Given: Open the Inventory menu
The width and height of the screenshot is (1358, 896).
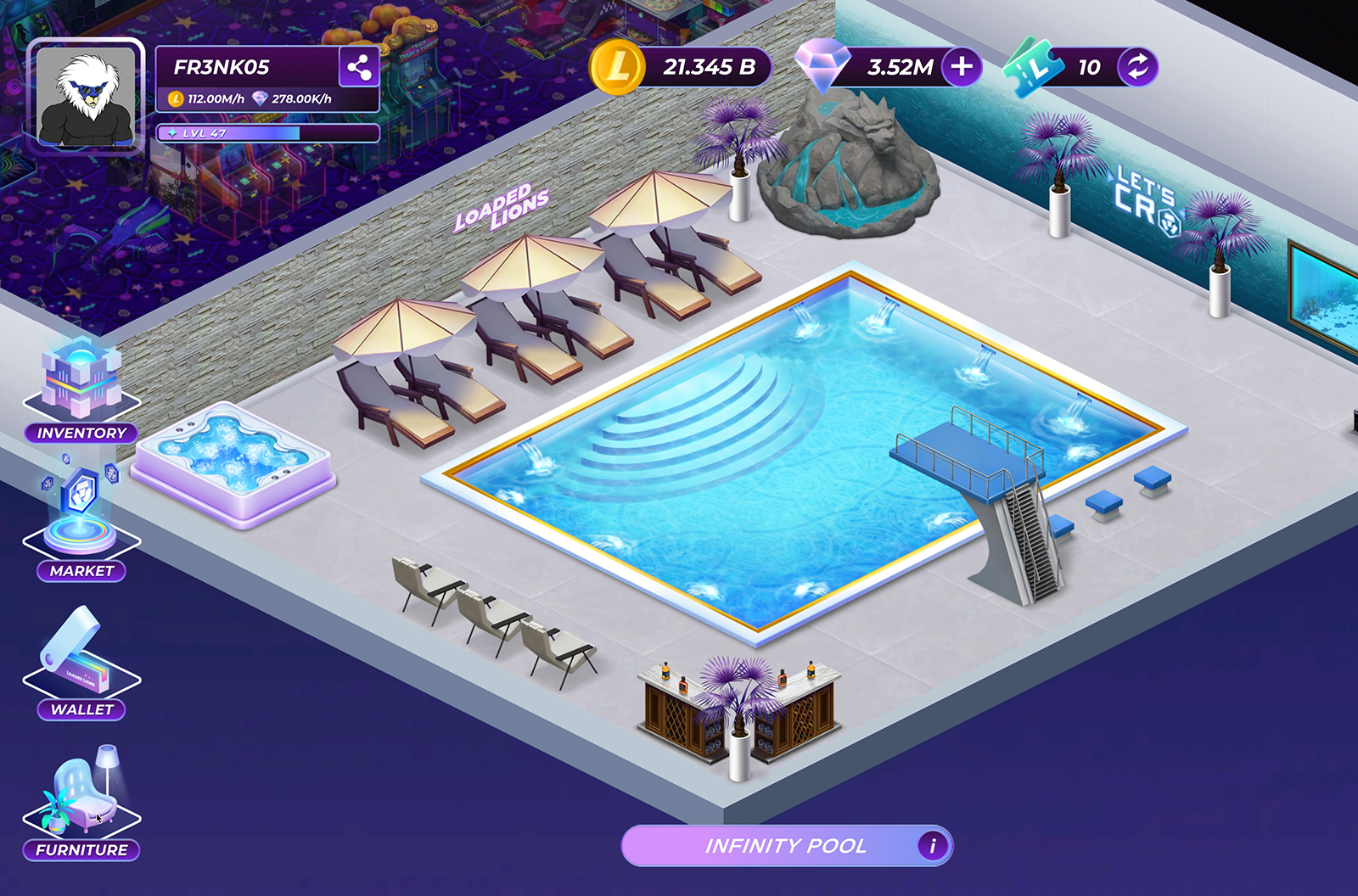Looking at the screenshot, I should [81, 390].
